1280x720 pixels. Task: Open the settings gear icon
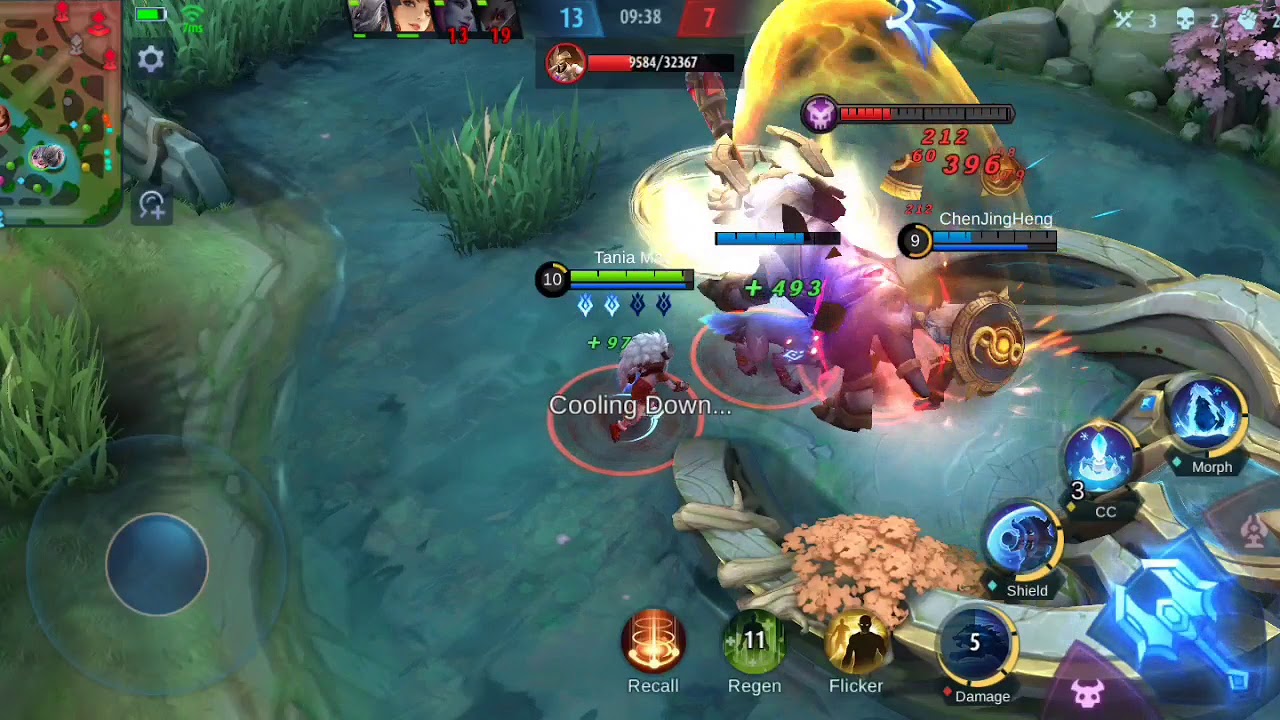pos(151,60)
